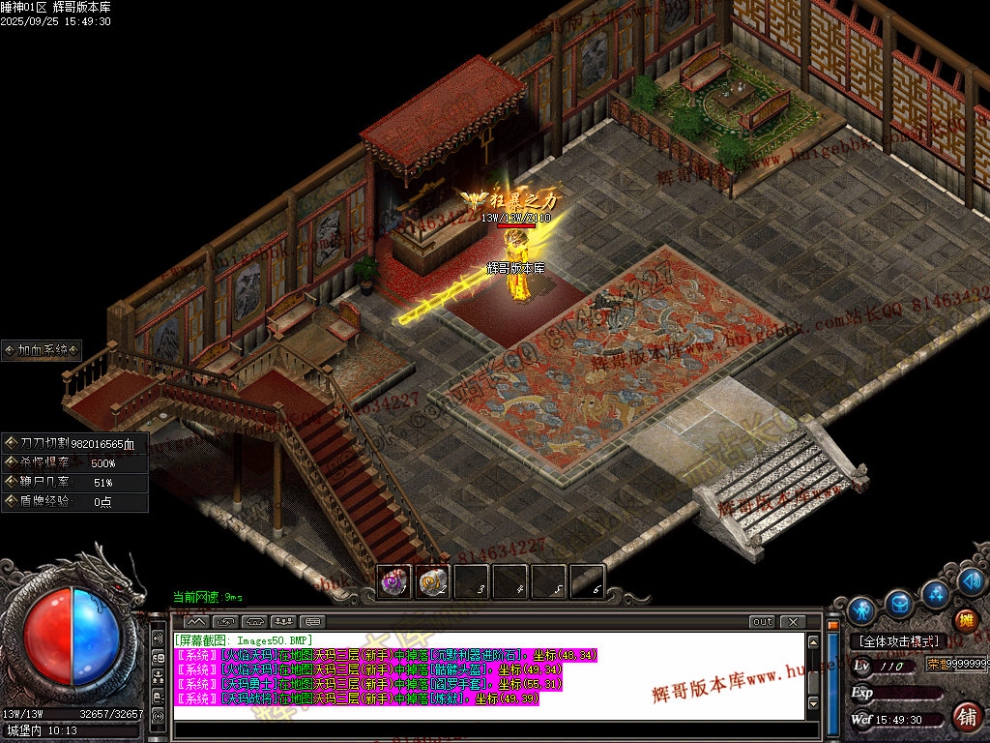
Task: Toggle the sound speaker round icon
Action: click(971, 581)
